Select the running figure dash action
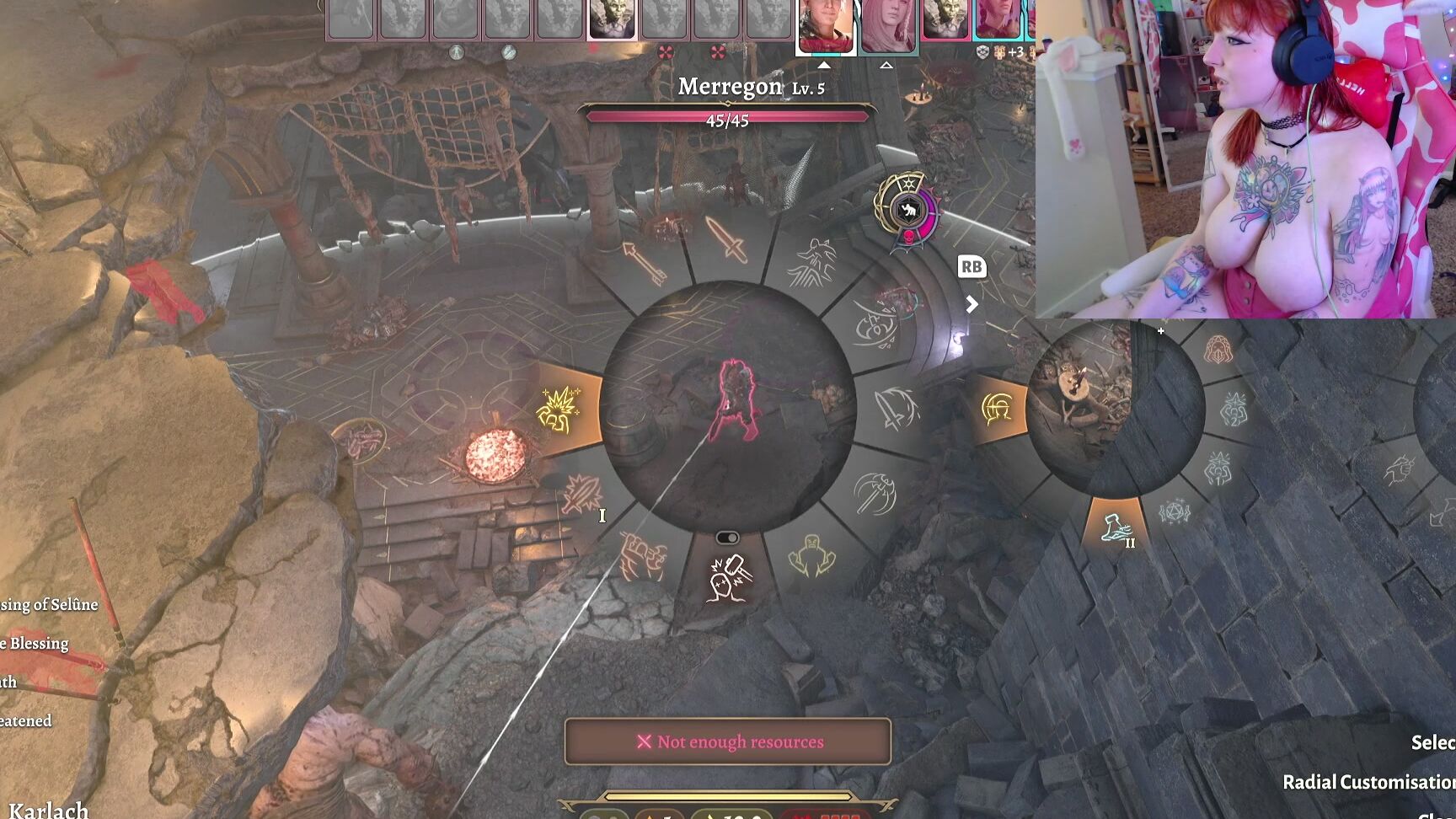Screen dimensions: 1456x819 coord(811,263)
